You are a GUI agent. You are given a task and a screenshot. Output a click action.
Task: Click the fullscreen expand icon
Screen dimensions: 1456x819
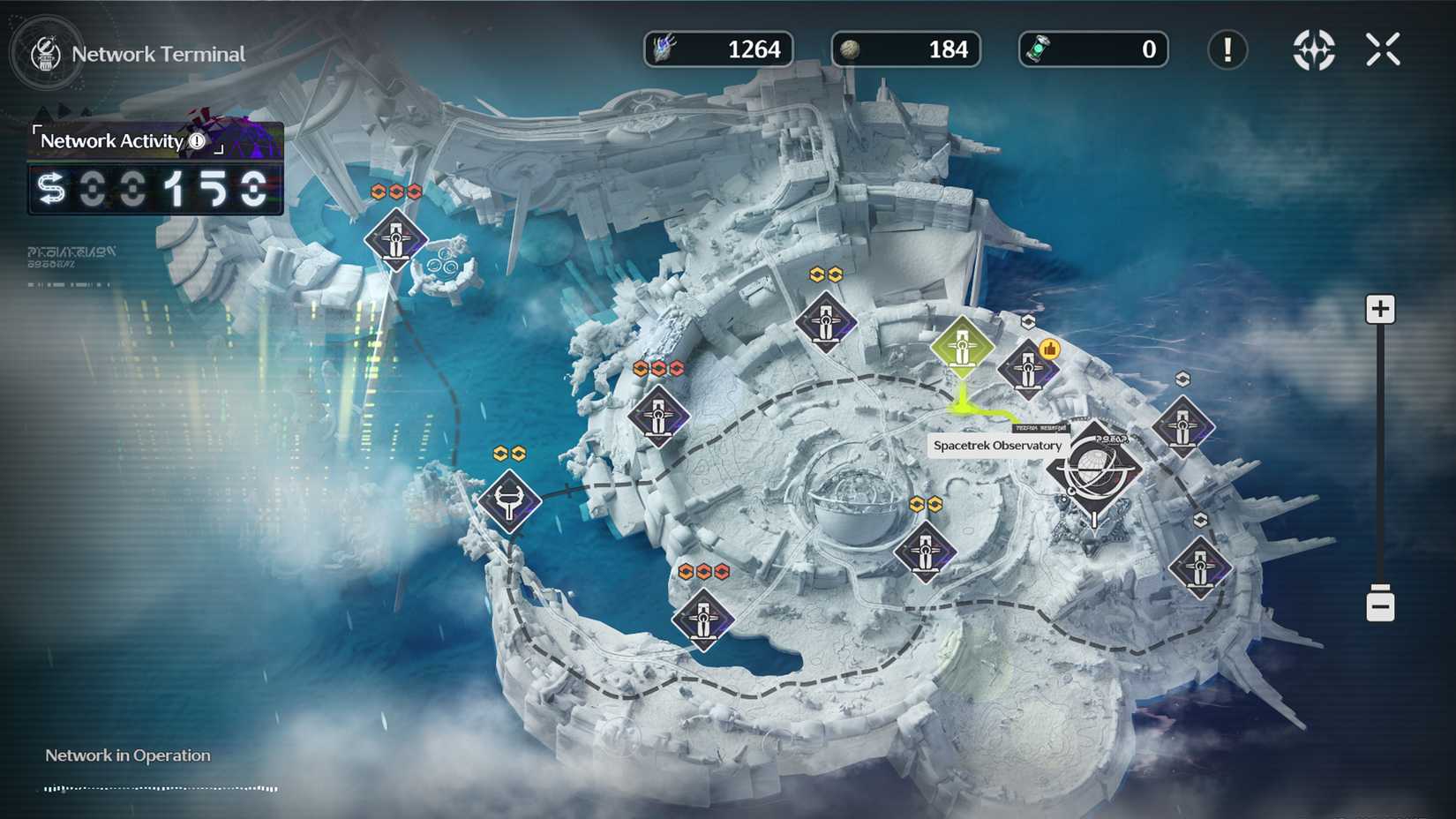click(1383, 49)
